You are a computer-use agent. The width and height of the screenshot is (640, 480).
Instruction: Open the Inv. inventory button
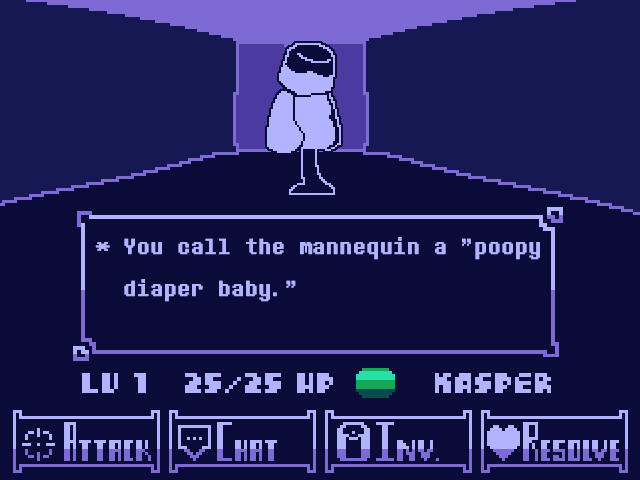click(398, 441)
